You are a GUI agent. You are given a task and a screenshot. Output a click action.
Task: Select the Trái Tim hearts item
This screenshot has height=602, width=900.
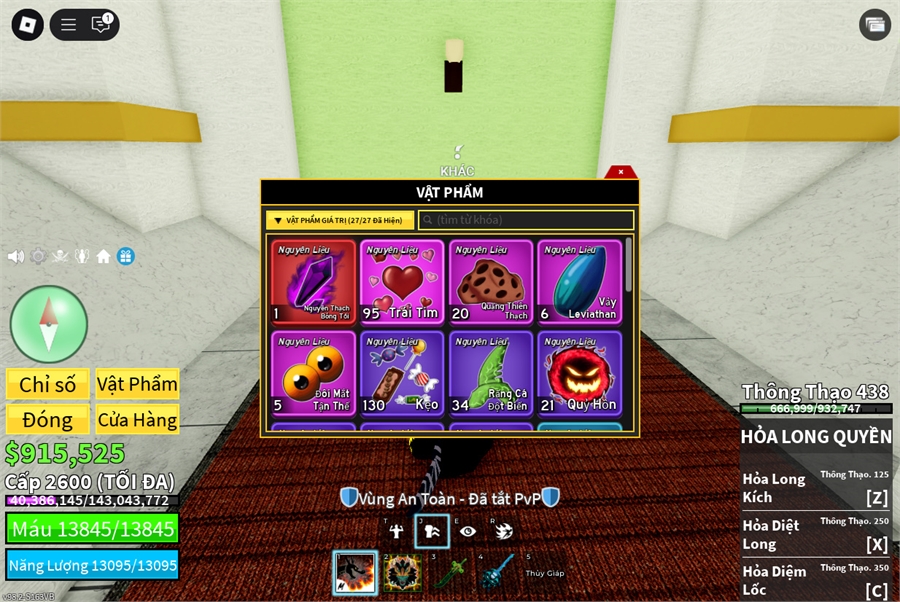[x=402, y=282]
